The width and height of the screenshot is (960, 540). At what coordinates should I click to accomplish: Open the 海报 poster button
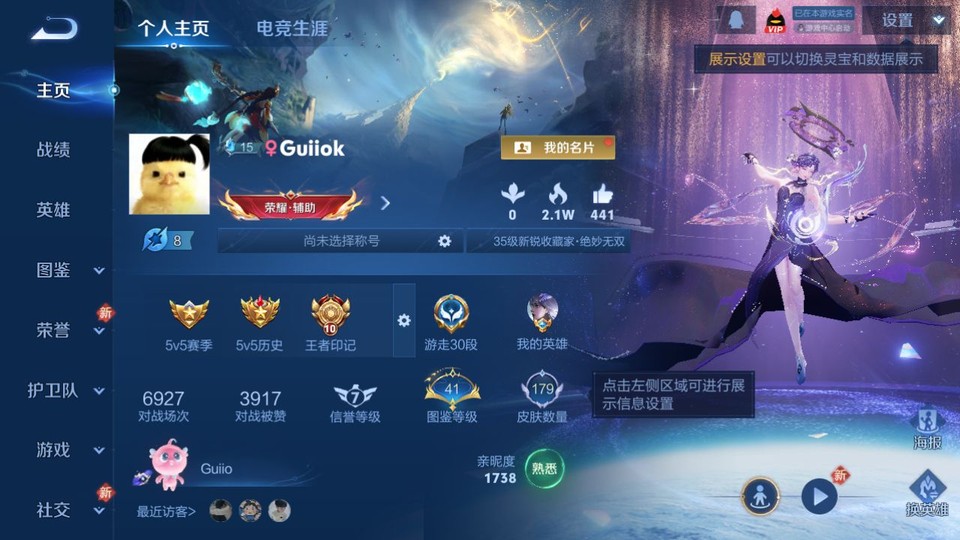click(x=928, y=427)
